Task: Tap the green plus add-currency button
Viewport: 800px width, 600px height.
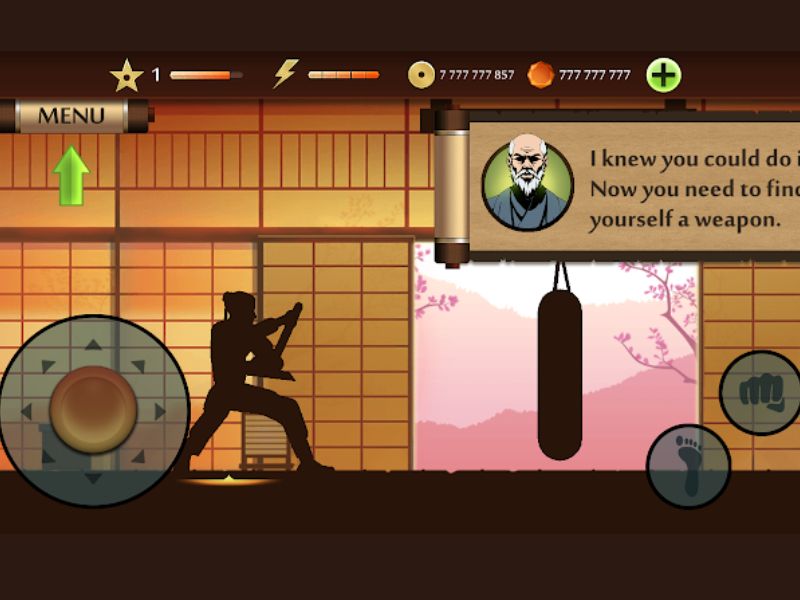Action: click(x=663, y=75)
